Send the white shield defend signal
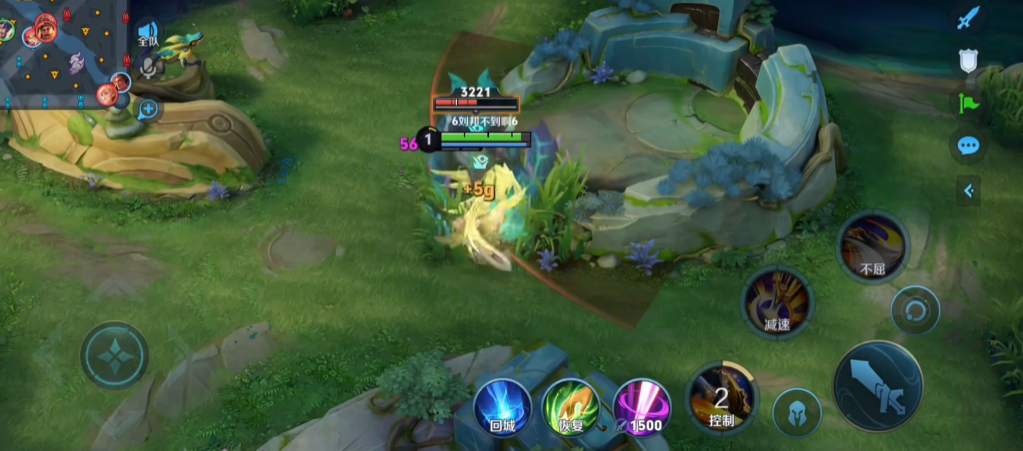1023x451 pixels. (968, 60)
